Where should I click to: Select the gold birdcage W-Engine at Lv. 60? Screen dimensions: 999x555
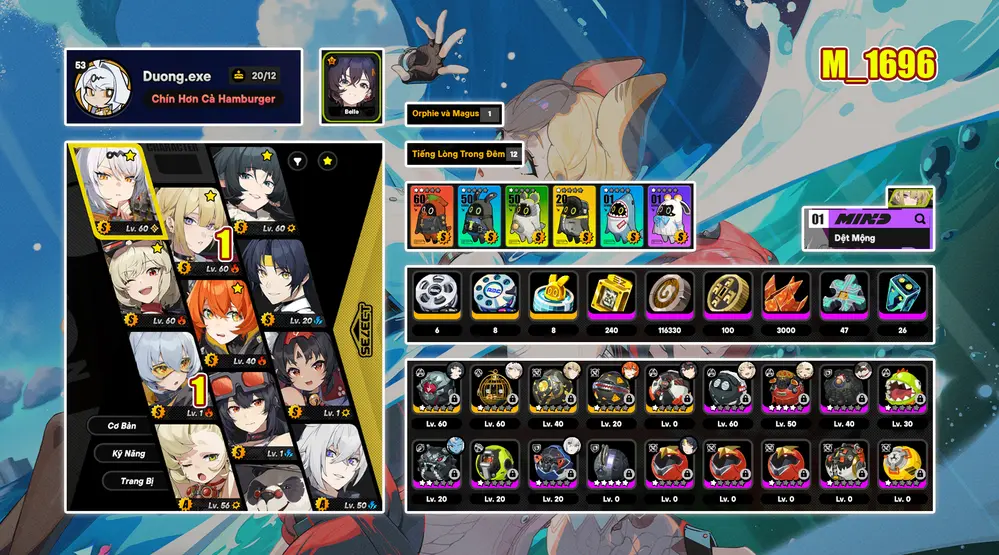[x=494, y=393]
